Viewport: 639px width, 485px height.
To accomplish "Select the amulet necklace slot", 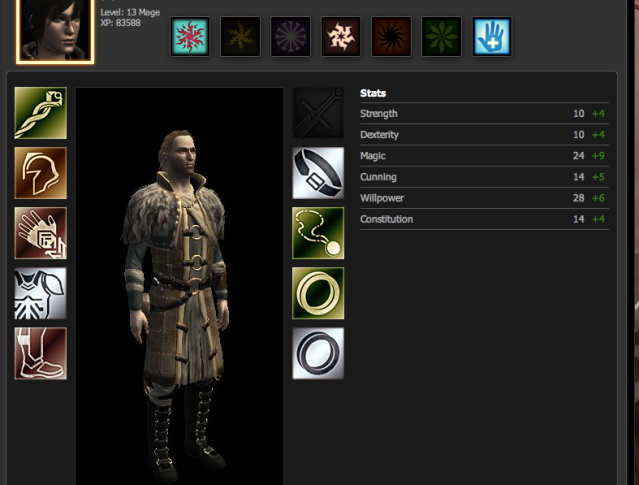I will point(318,233).
